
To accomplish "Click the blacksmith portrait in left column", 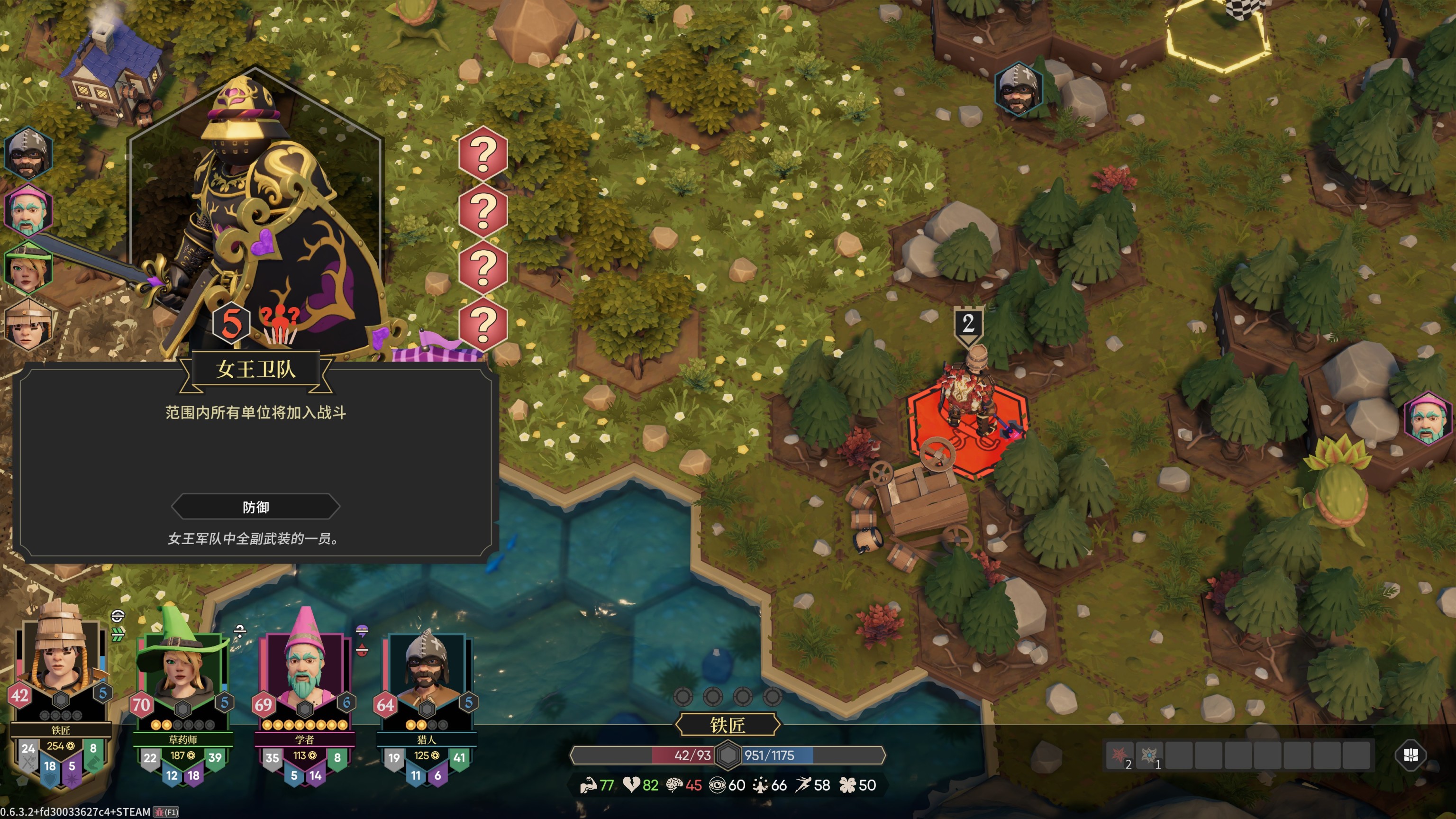I will (x=28, y=325).
